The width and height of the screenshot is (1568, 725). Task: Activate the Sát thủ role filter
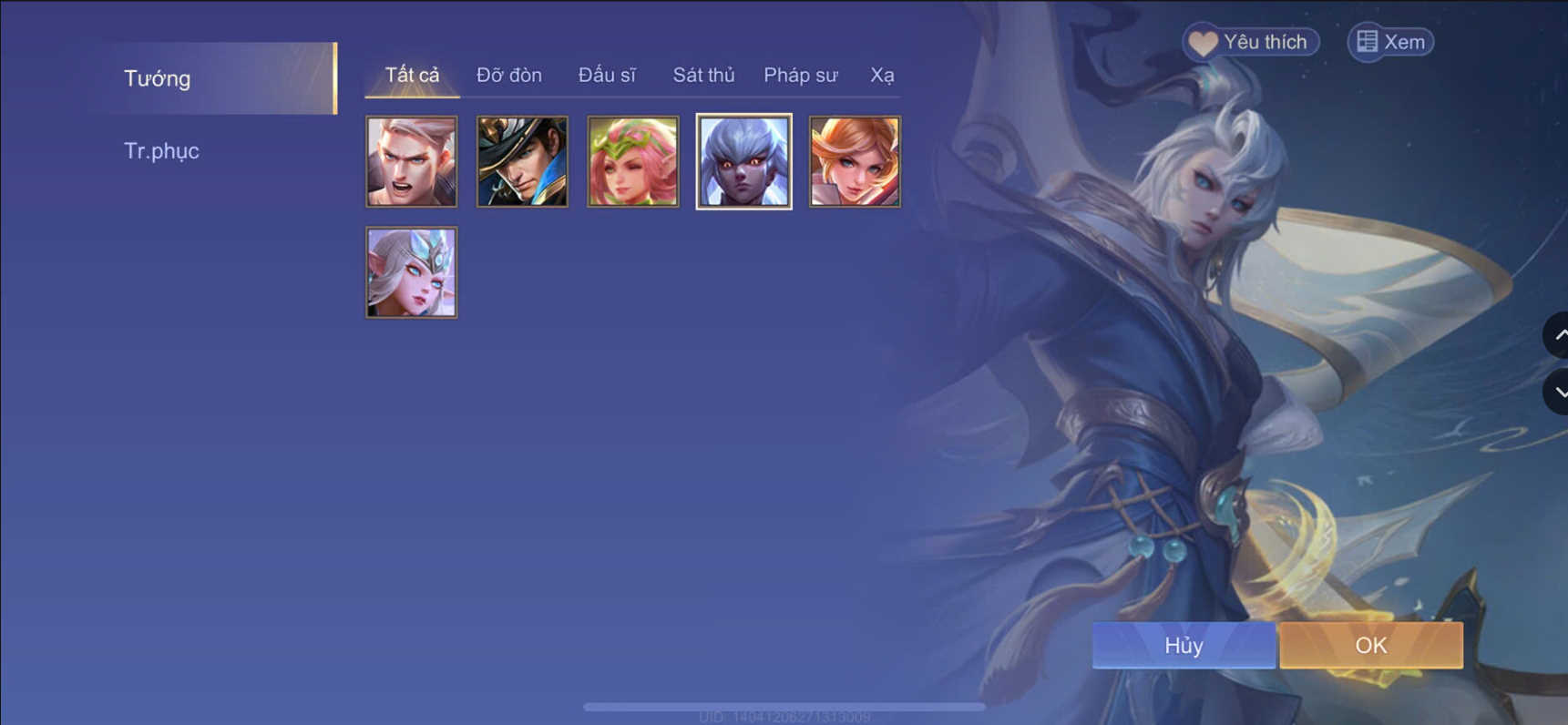[703, 75]
